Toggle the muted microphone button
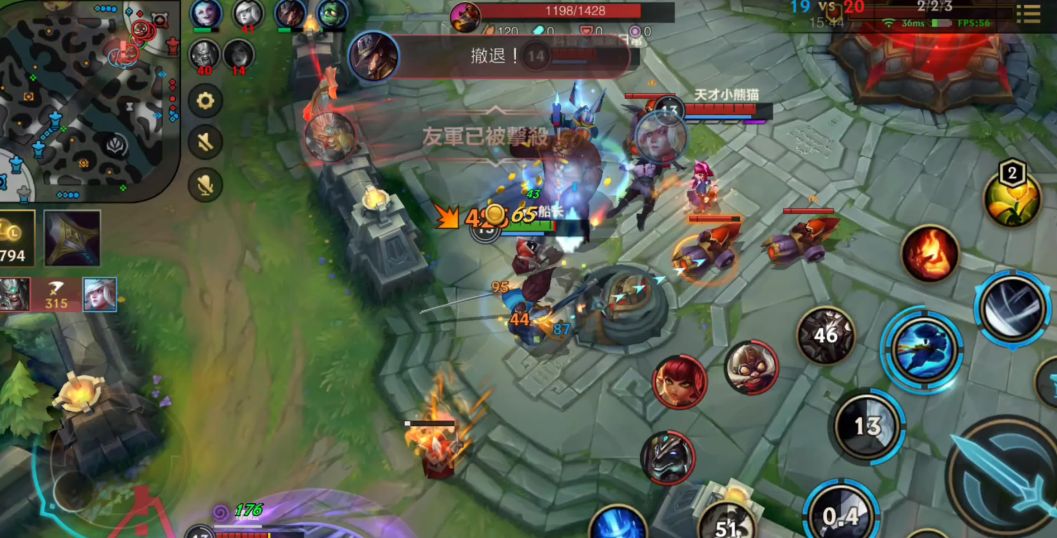This screenshot has width=1057, height=538. pos(205,184)
